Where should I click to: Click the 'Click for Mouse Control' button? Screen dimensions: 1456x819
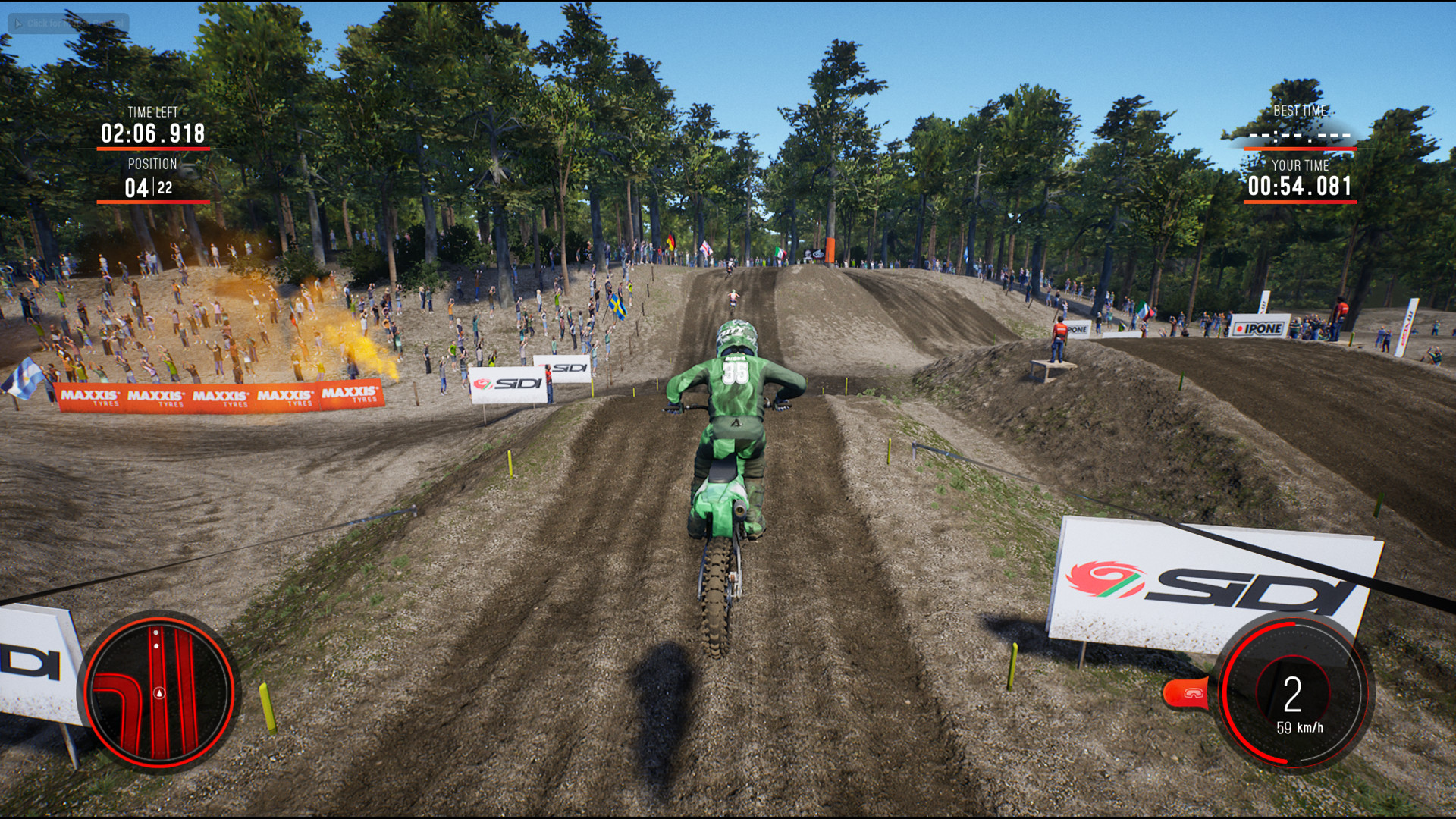[67, 23]
